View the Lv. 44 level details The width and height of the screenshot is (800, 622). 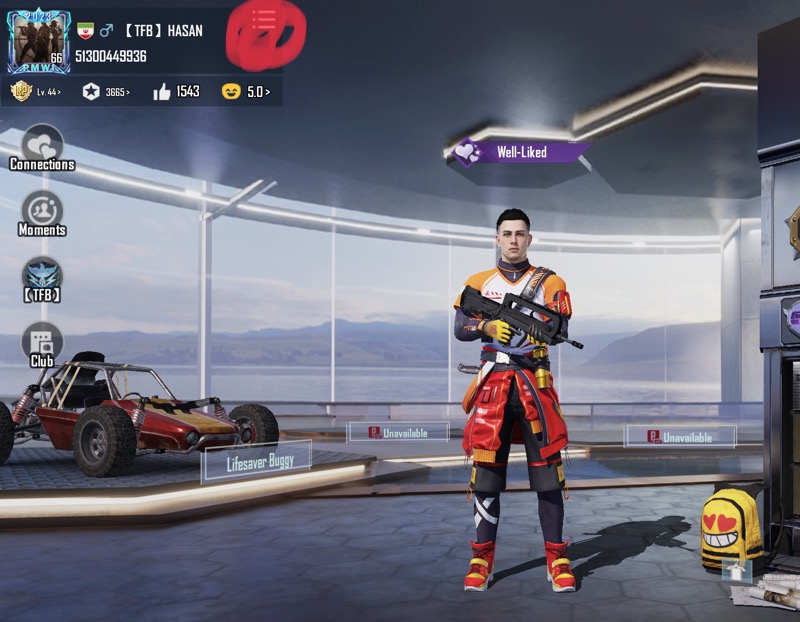coord(36,92)
